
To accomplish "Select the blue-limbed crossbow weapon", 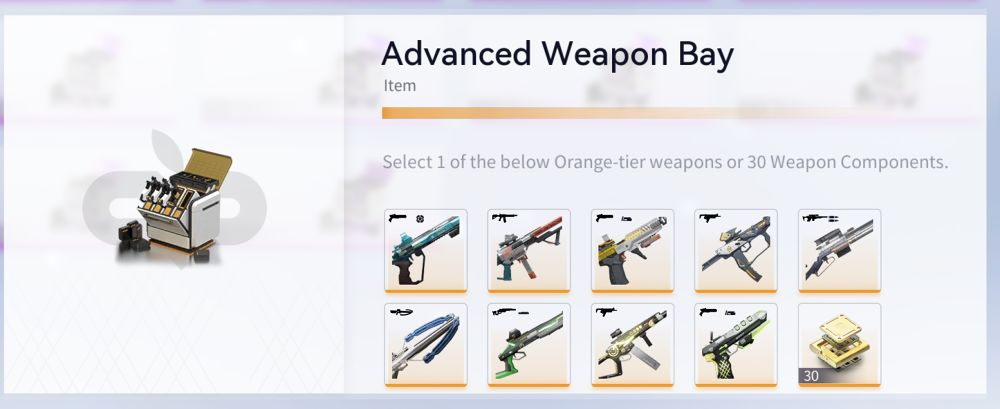I will click(x=425, y=345).
